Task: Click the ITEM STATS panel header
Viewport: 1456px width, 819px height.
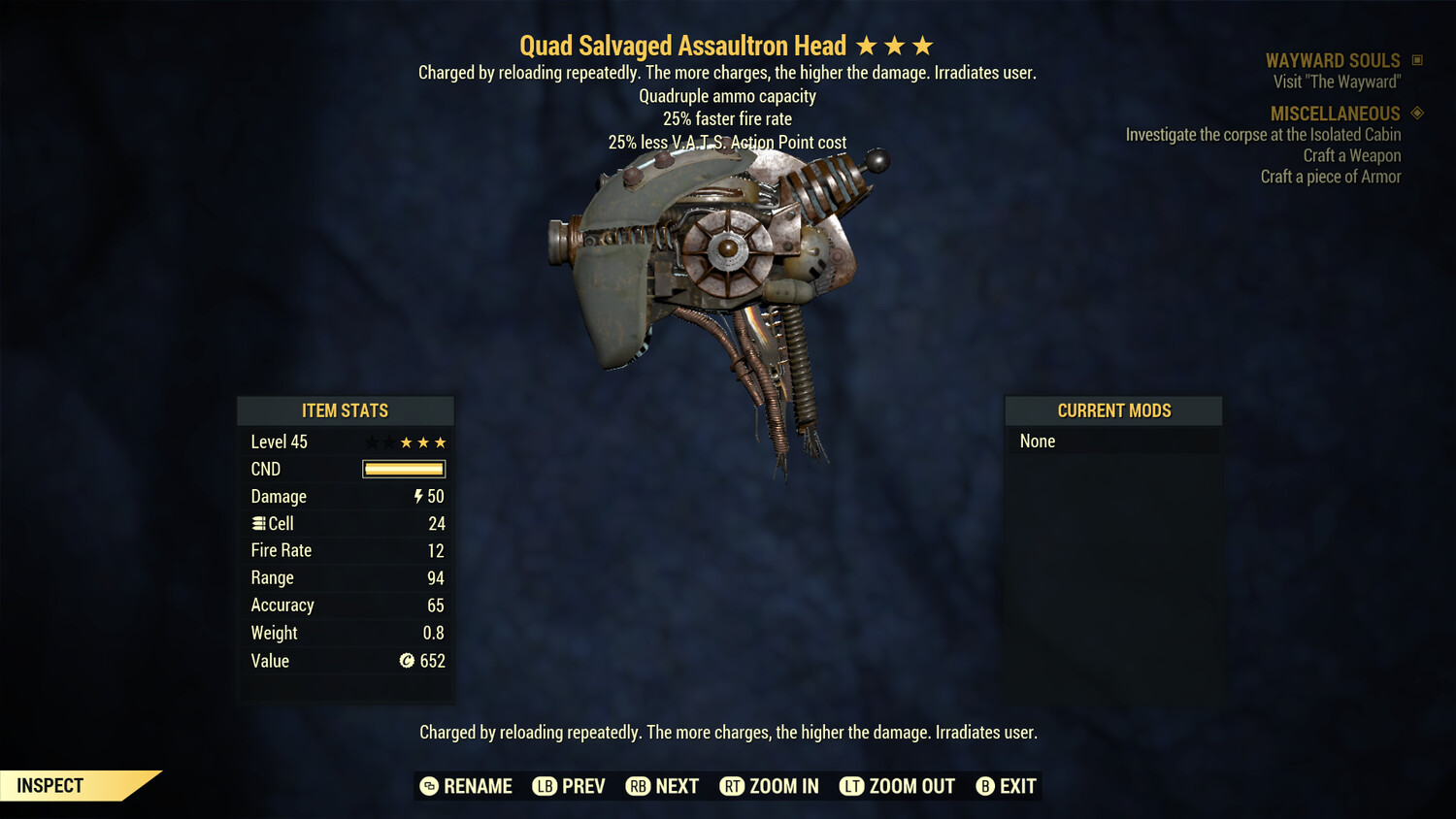Action: (346, 410)
